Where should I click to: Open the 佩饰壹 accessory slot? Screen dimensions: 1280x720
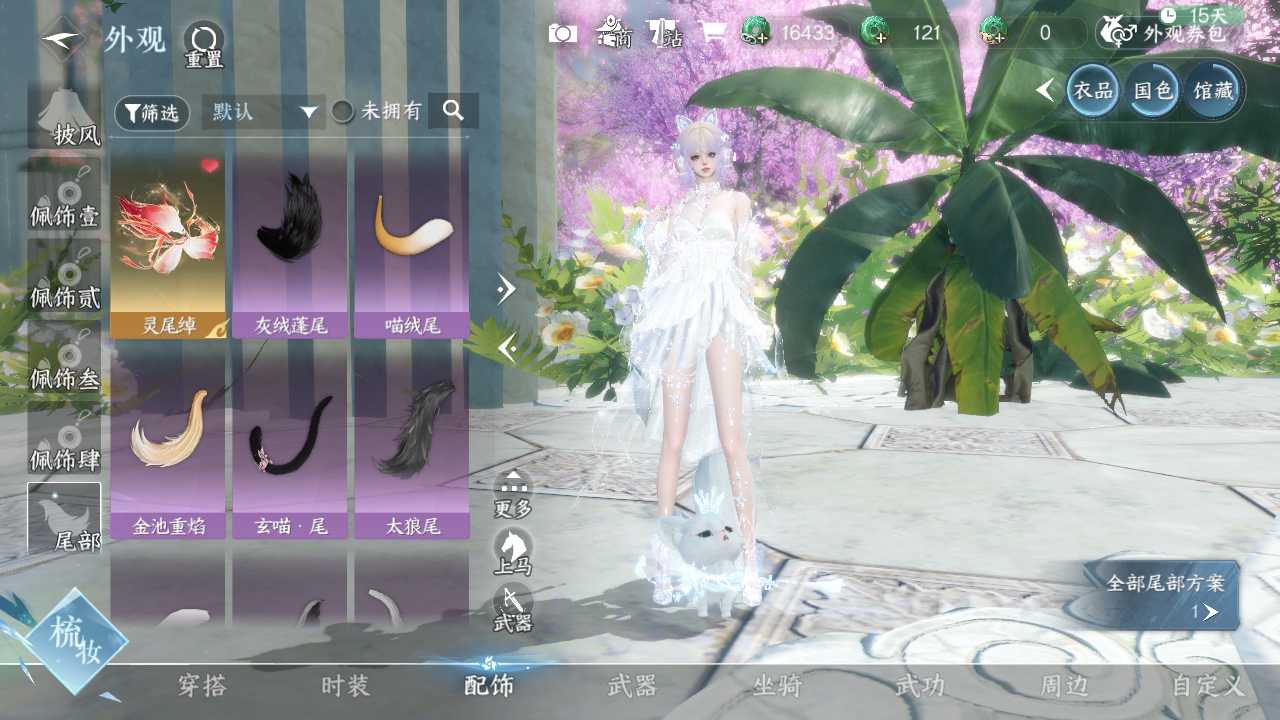65,199
